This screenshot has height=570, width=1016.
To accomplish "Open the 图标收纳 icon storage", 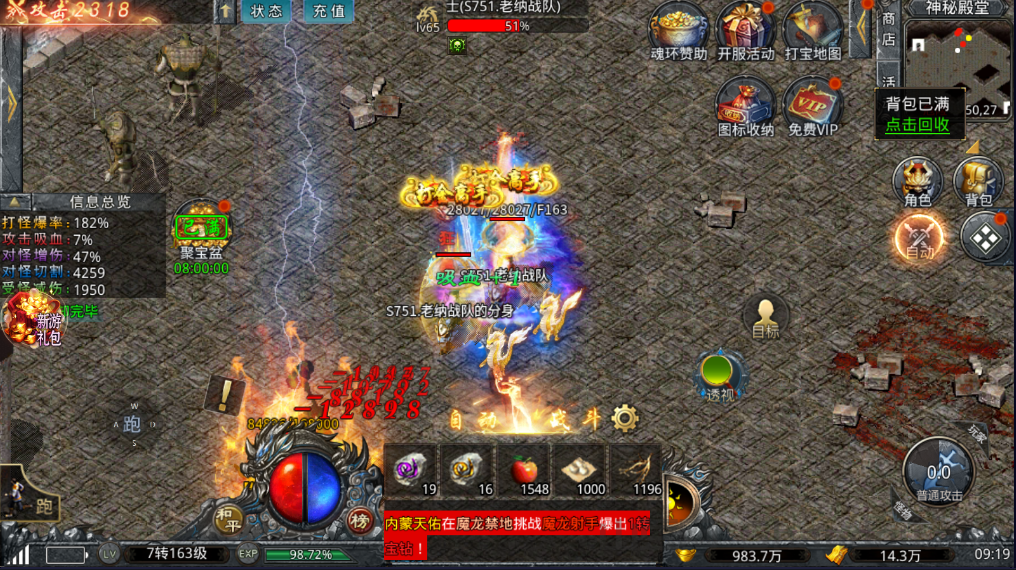I will pos(745,102).
